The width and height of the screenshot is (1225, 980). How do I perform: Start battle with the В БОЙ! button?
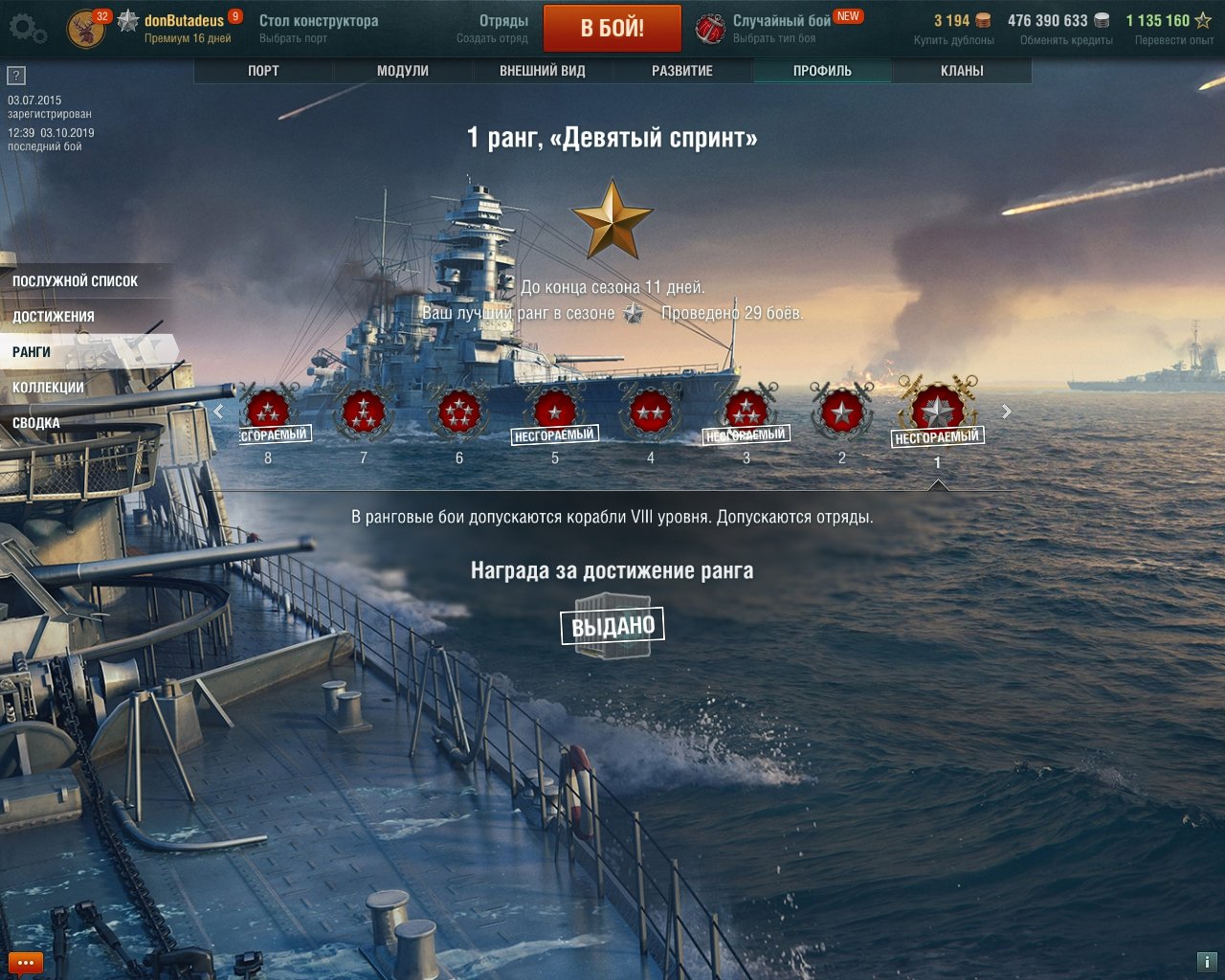[x=612, y=28]
